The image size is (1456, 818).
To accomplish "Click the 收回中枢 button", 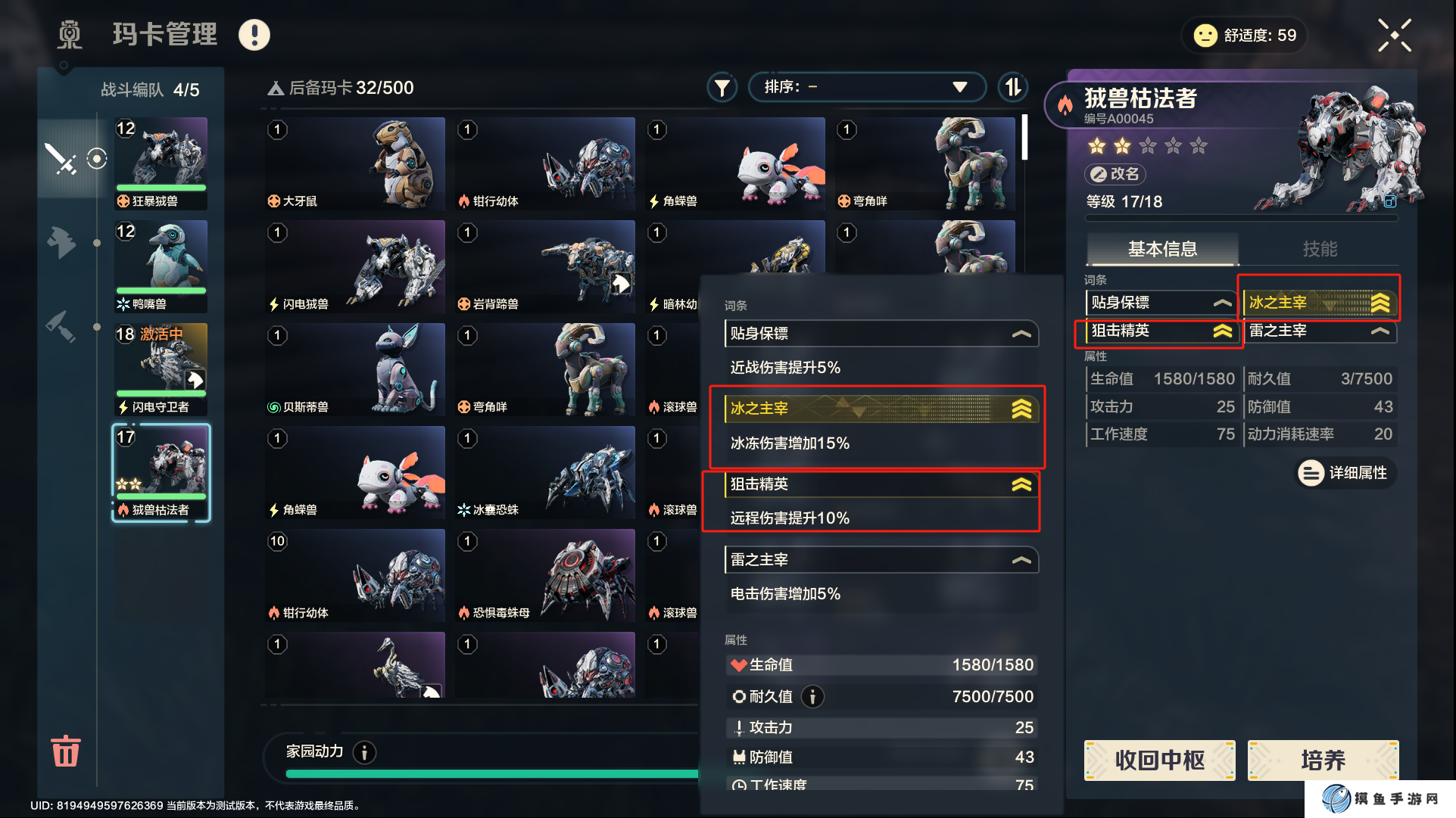I will pos(1159,760).
